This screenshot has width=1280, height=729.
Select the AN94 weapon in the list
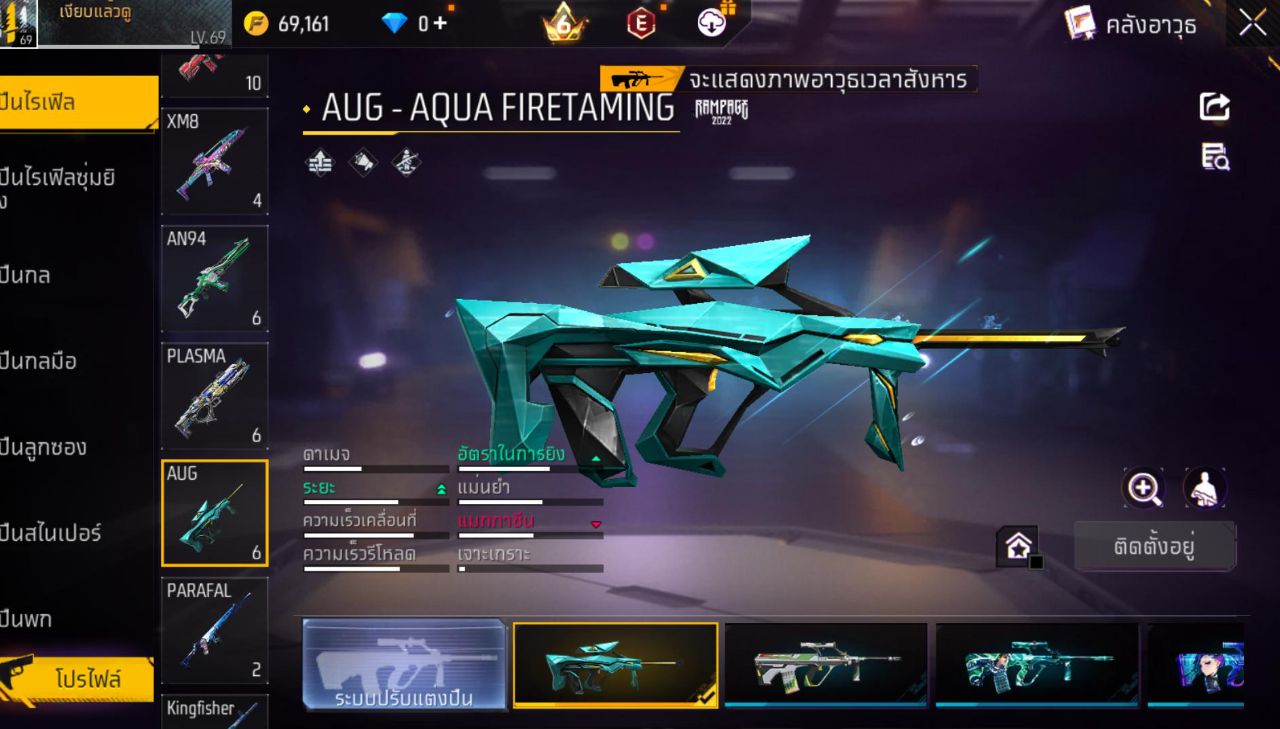coord(214,278)
